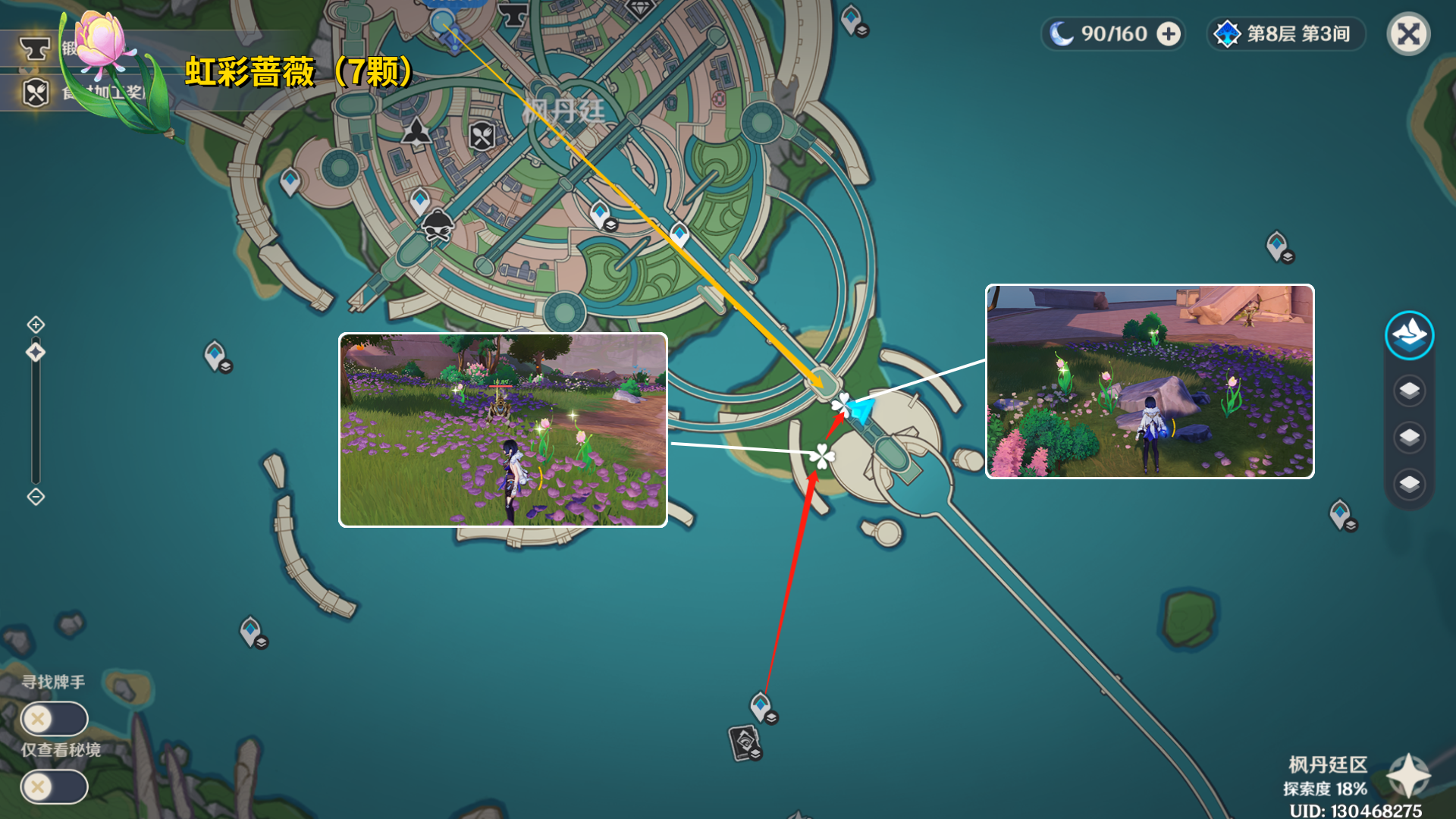Zoom out with the map minus button
Screen dimensions: 1456x819
36,497
